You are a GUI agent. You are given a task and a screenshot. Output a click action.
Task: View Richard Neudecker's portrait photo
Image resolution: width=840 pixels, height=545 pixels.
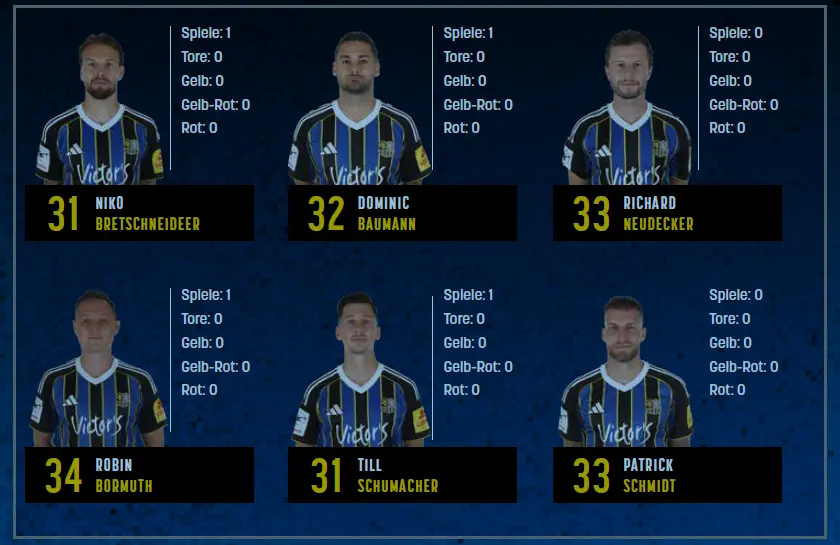point(628,110)
